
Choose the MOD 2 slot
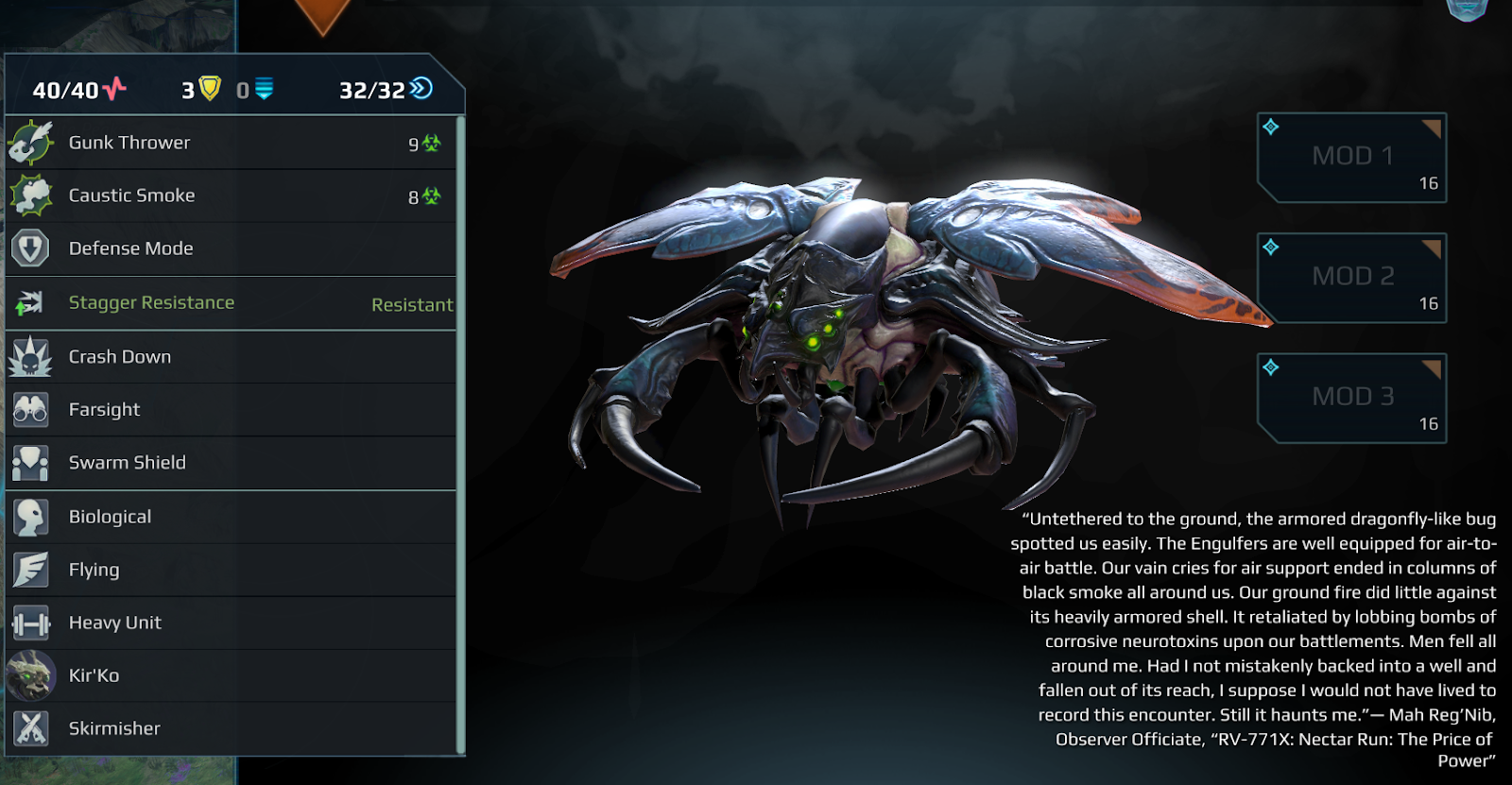pyautogui.click(x=1351, y=278)
